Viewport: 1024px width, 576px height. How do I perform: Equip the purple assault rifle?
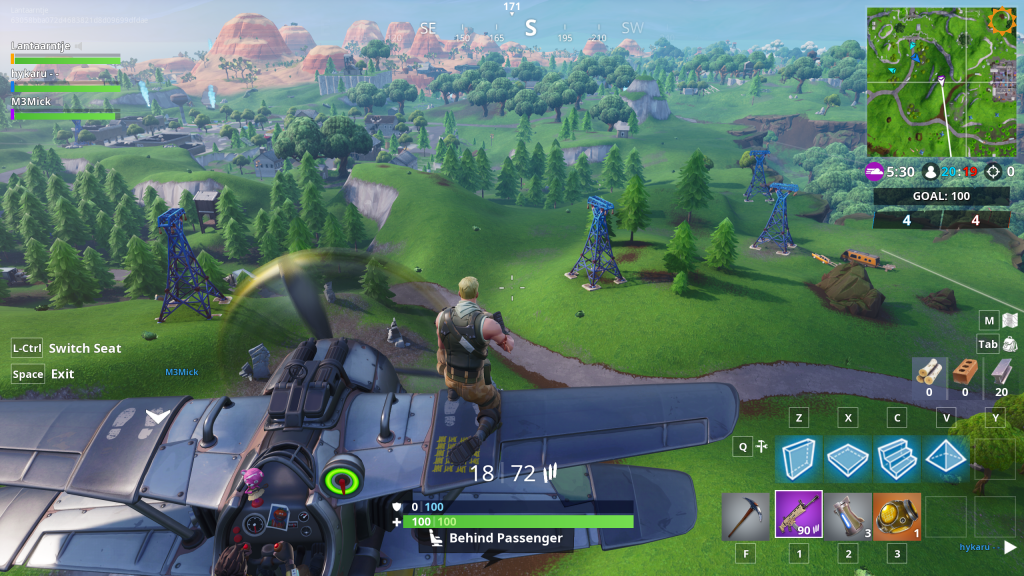798,515
